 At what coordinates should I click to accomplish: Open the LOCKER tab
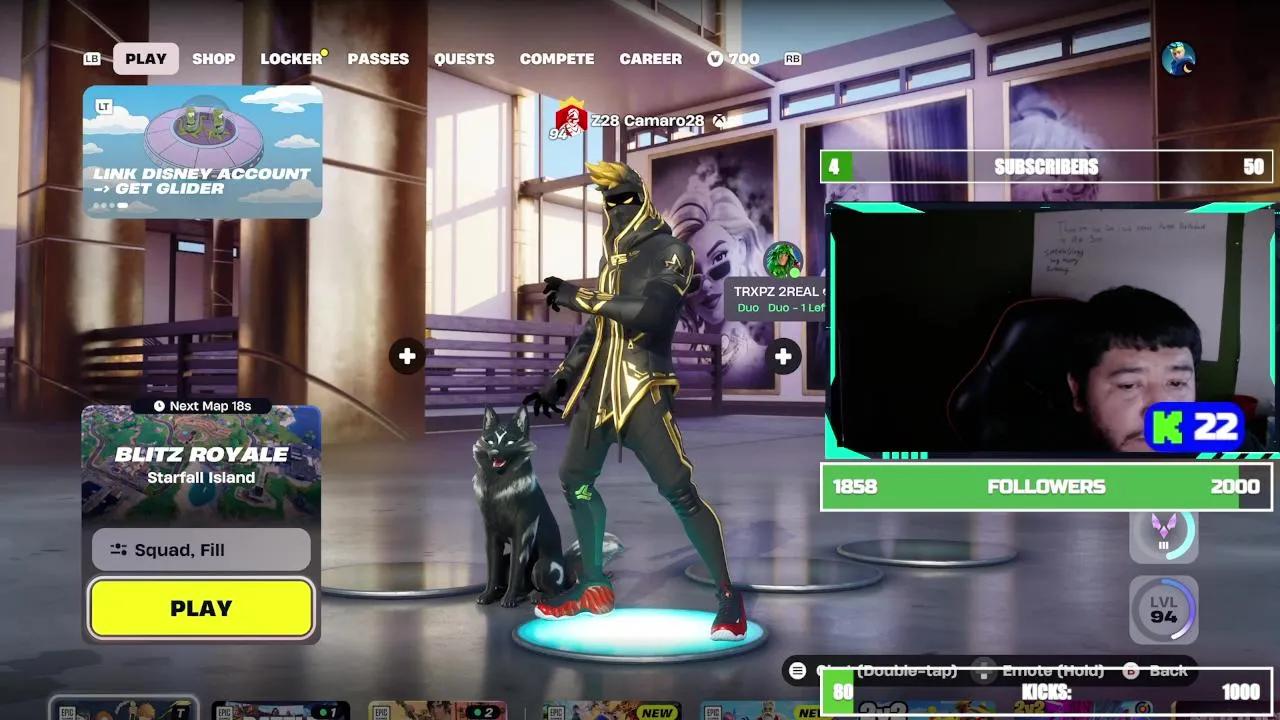[289, 59]
